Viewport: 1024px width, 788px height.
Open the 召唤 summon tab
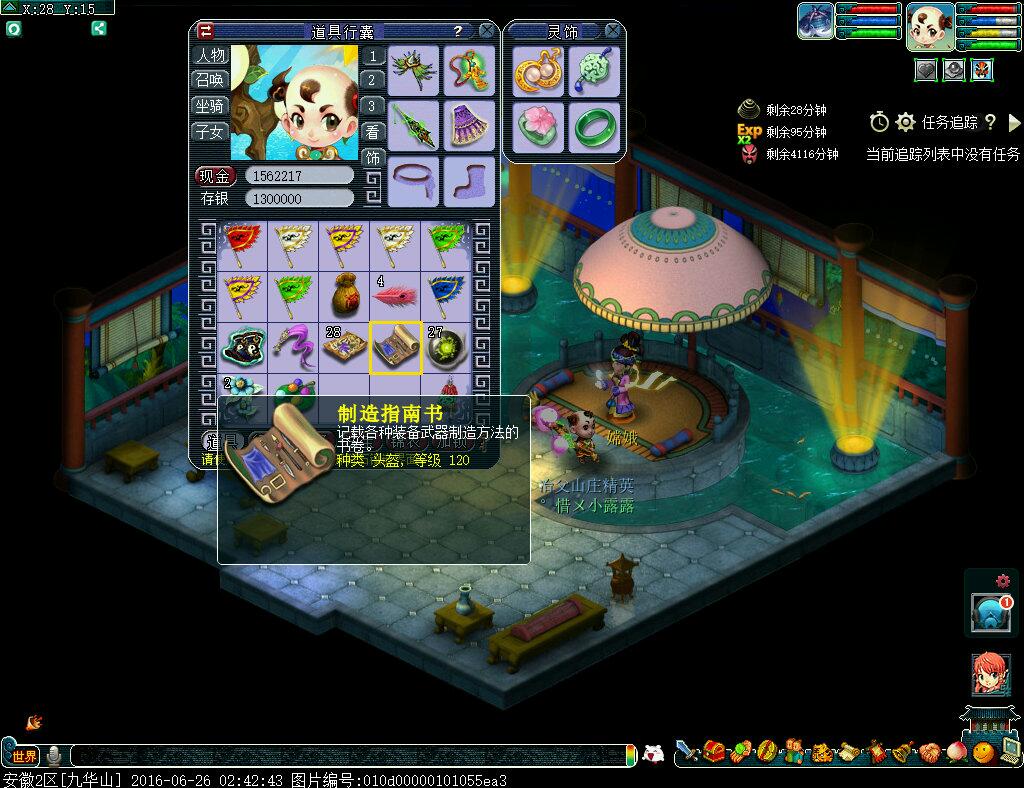[x=210, y=80]
